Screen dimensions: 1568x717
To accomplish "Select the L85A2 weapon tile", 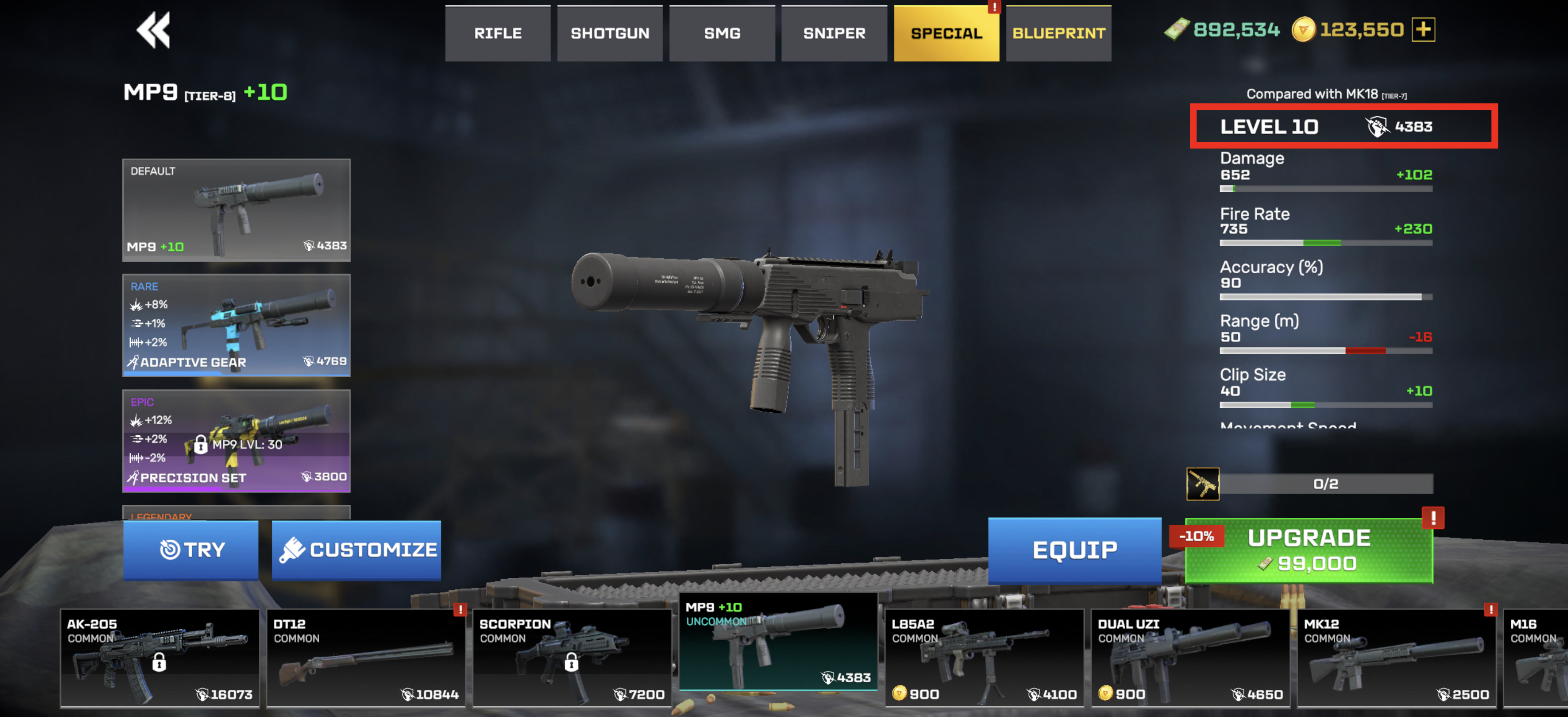I will click(984, 658).
